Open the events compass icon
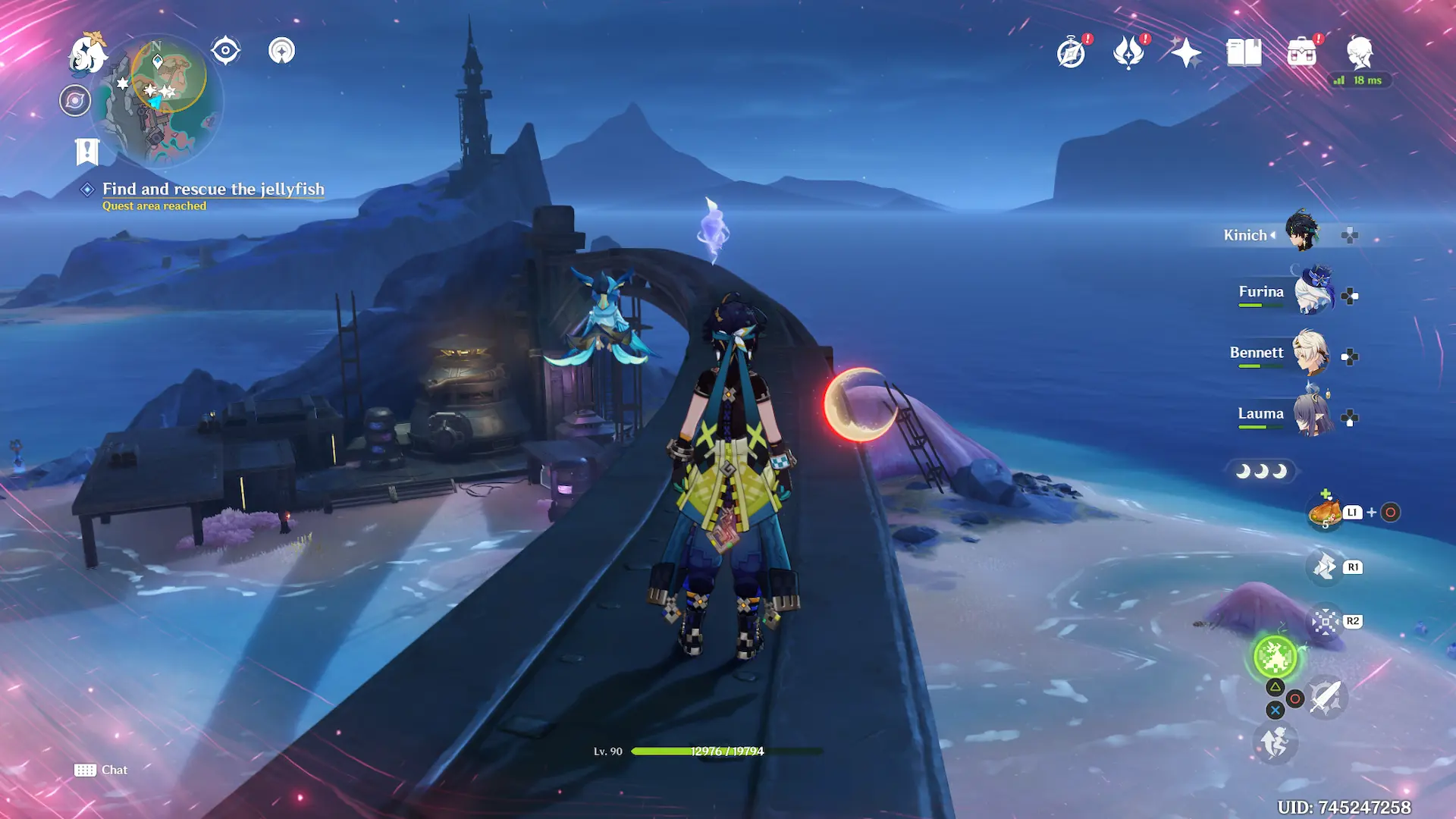The height and width of the screenshot is (819, 1456). point(1072,53)
